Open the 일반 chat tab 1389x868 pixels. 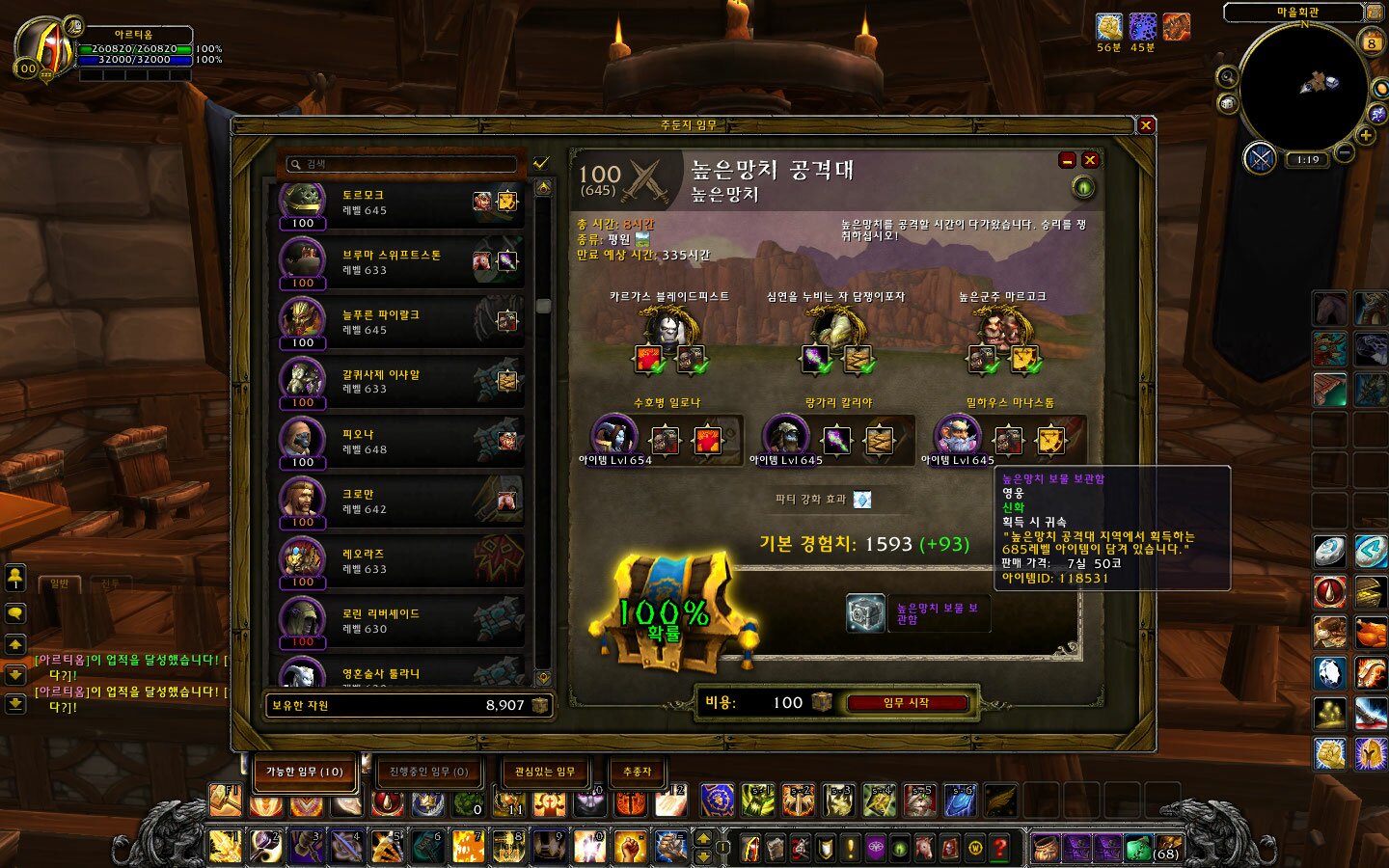pyautogui.click(x=60, y=583)
